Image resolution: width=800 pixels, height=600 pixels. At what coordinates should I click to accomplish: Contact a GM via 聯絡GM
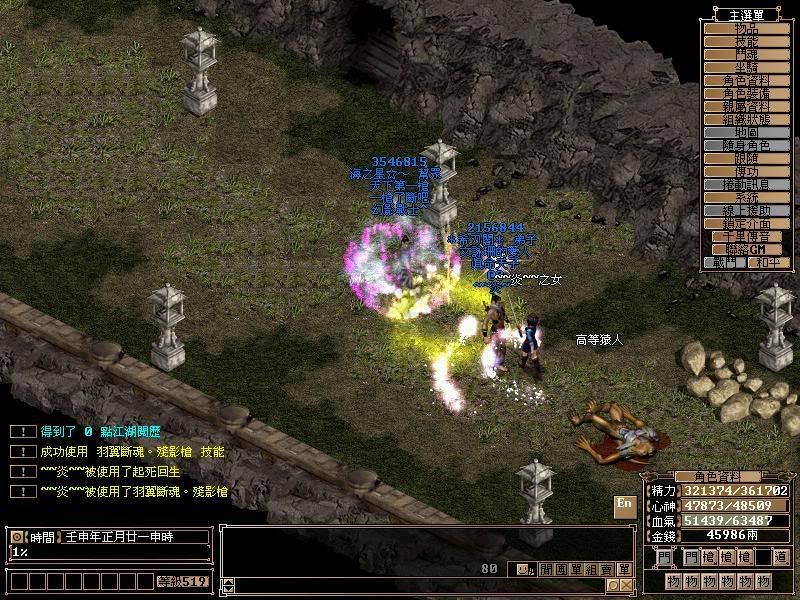[746, 249]
